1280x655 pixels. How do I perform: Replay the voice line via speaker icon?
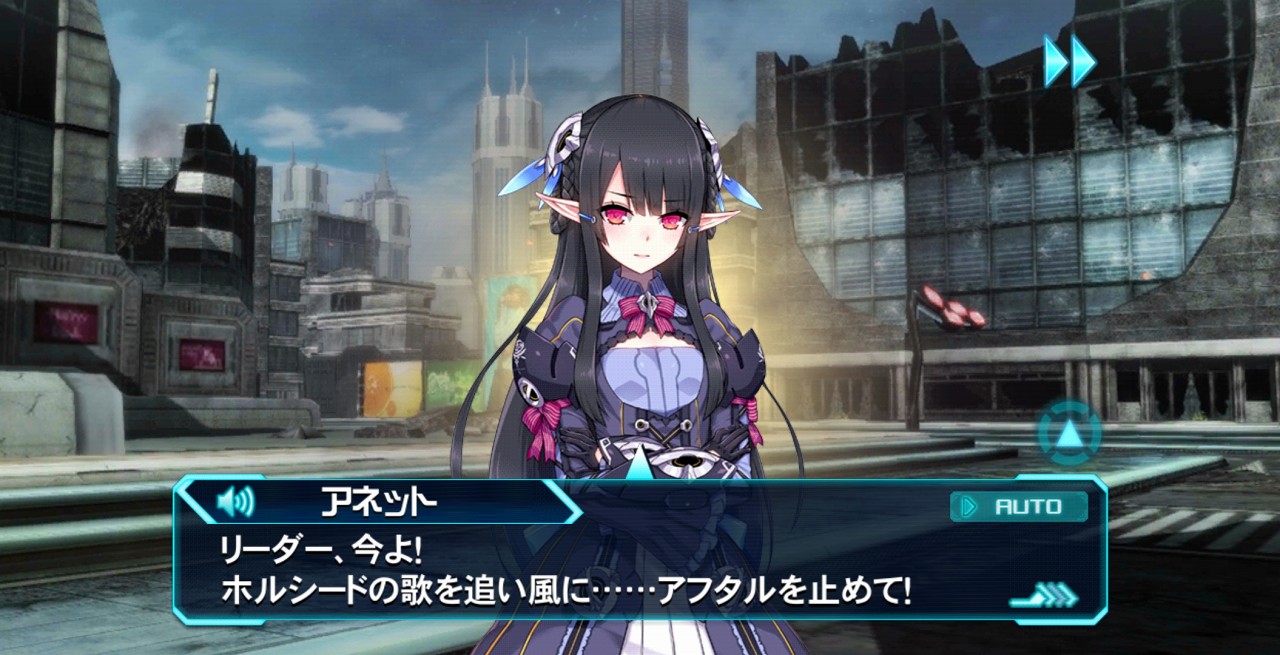click(236, 500)
